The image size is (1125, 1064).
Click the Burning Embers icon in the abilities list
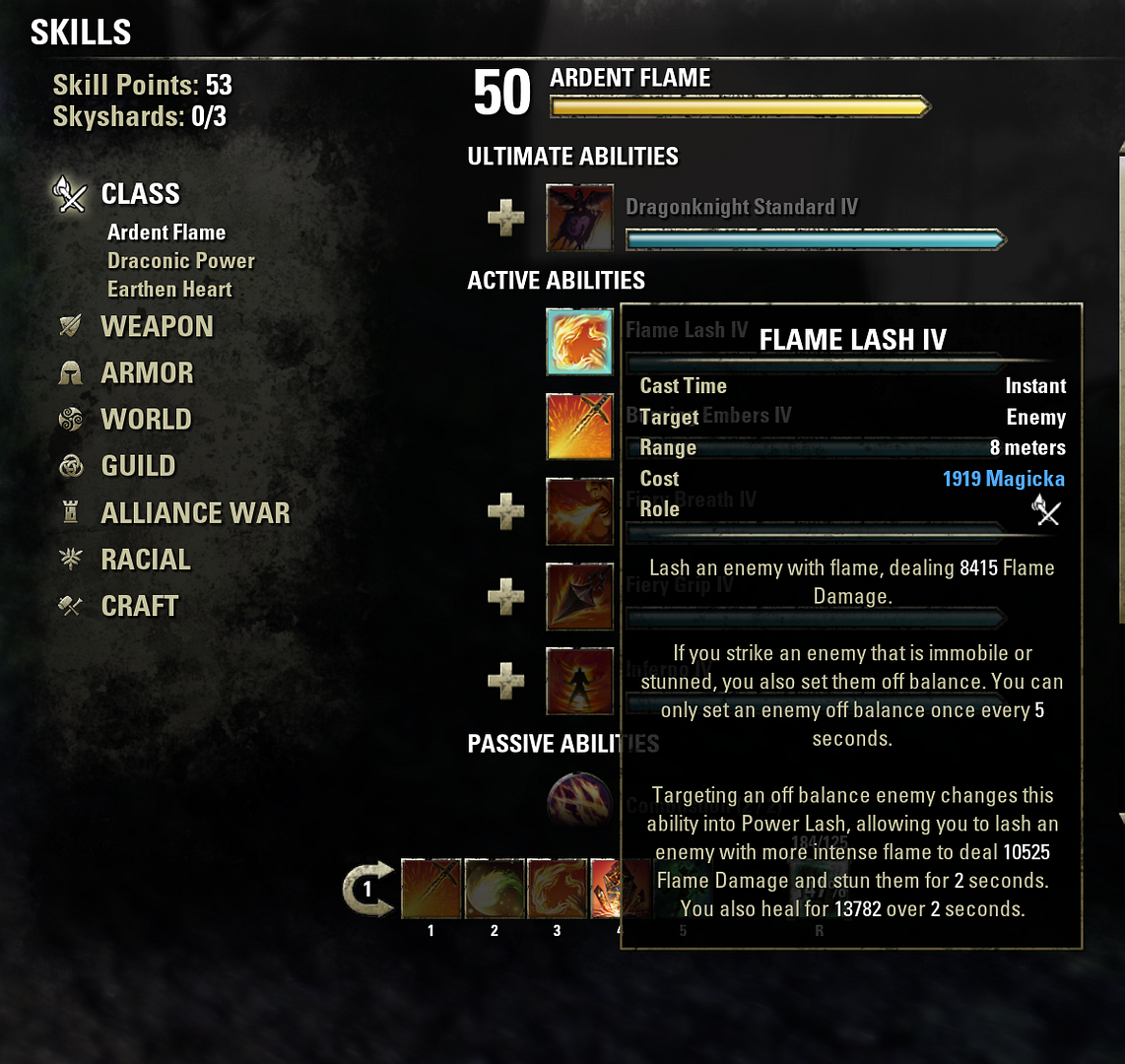click(580, 427)
